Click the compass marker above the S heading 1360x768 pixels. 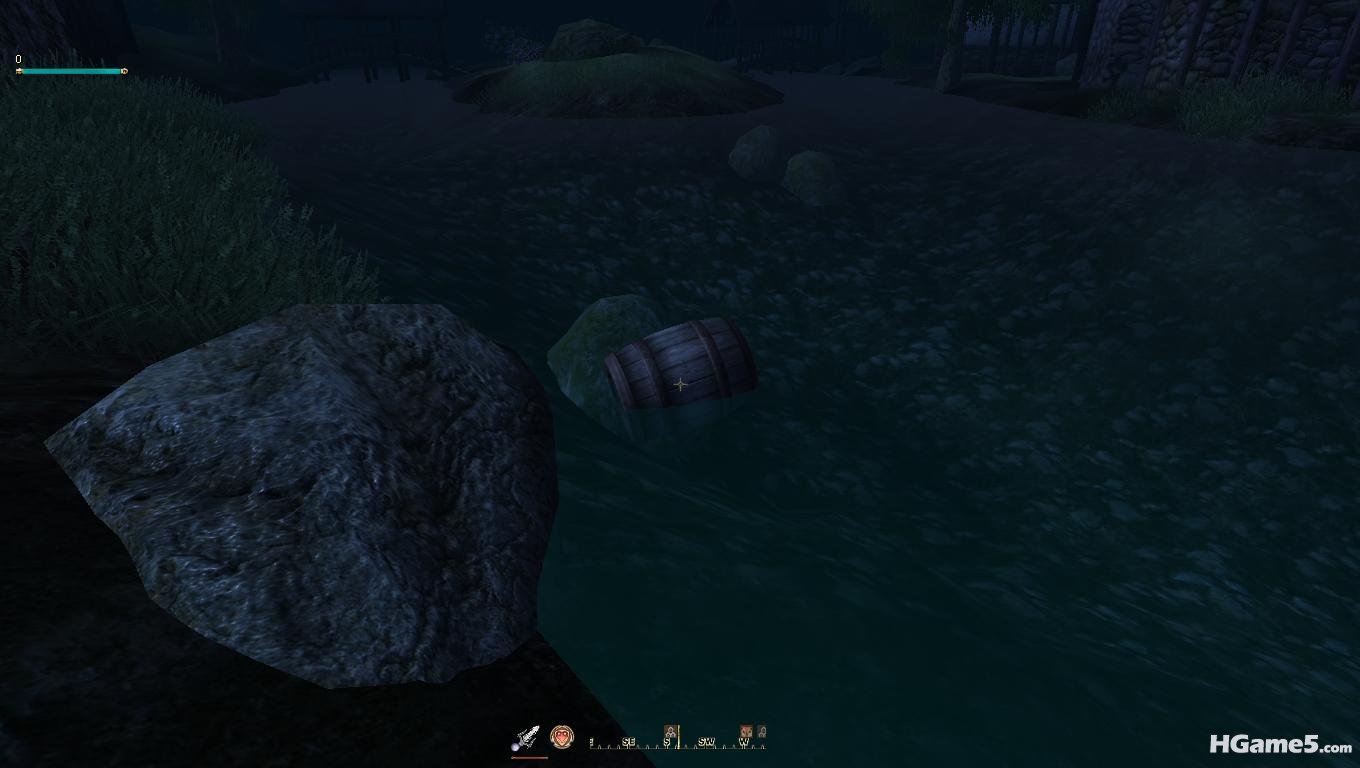point(671,732)
